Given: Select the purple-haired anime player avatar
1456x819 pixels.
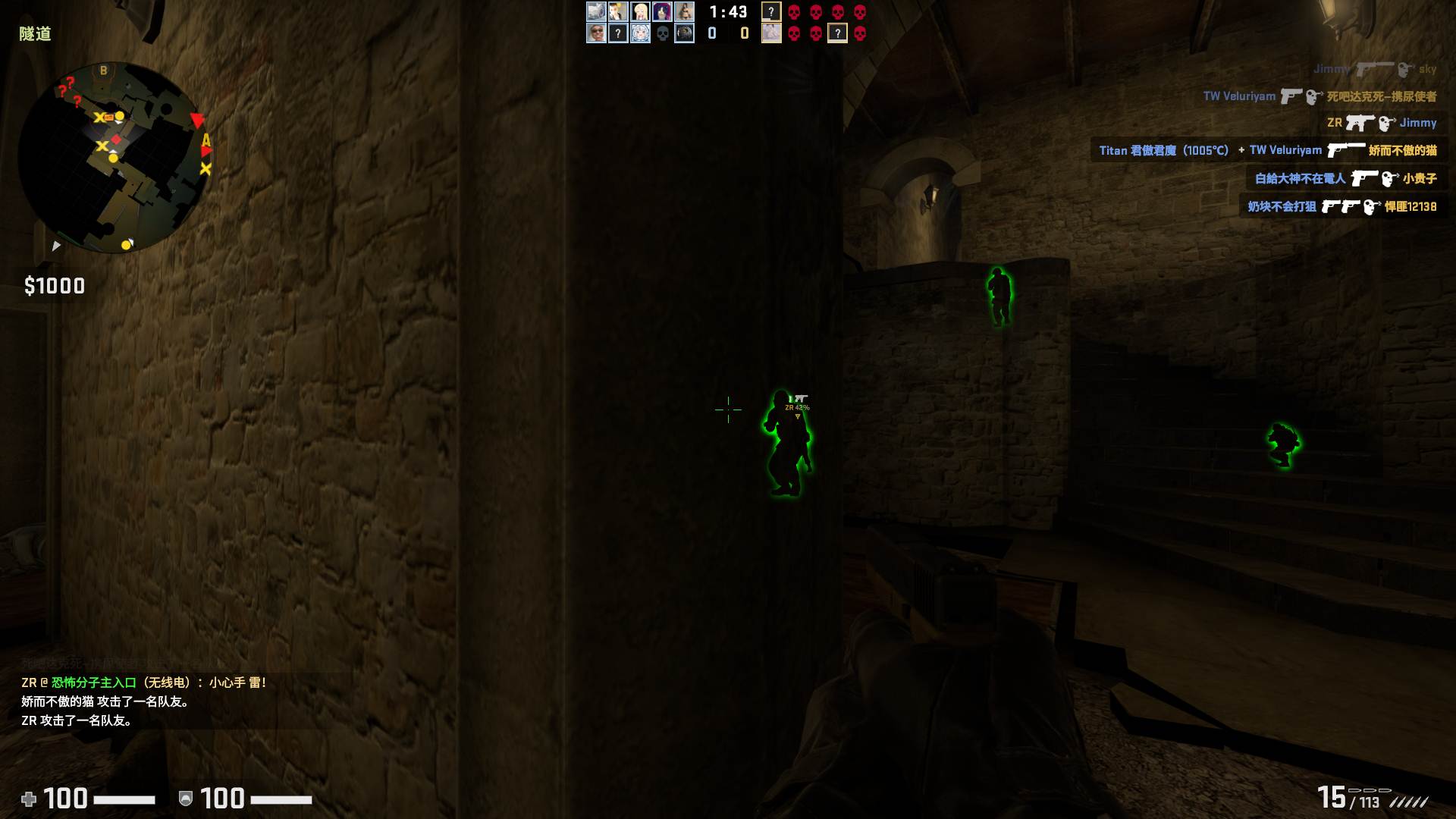Looking at the screenshot, I should [662, 11].
